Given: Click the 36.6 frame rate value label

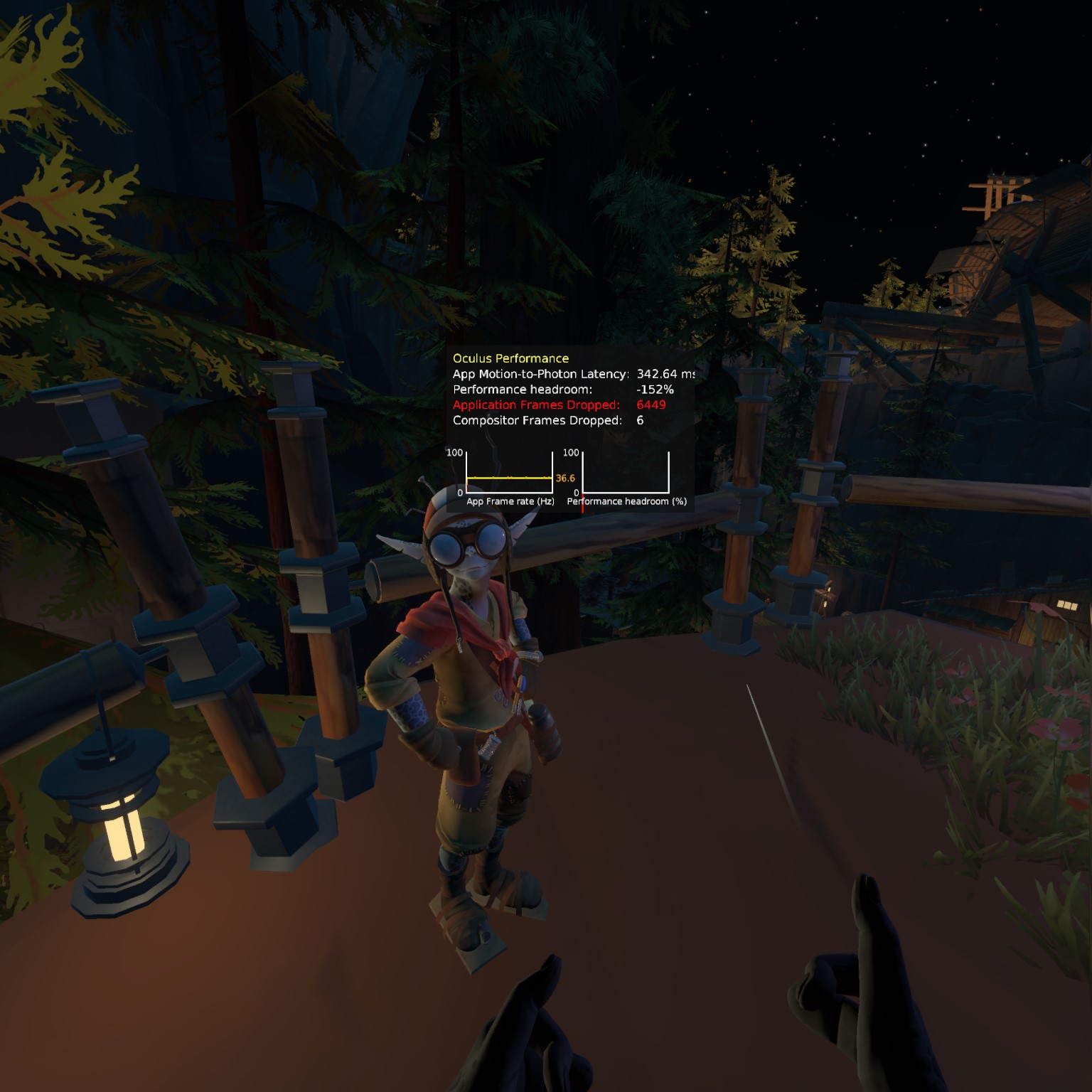Looking at the screenshot, I should [564, 478].
